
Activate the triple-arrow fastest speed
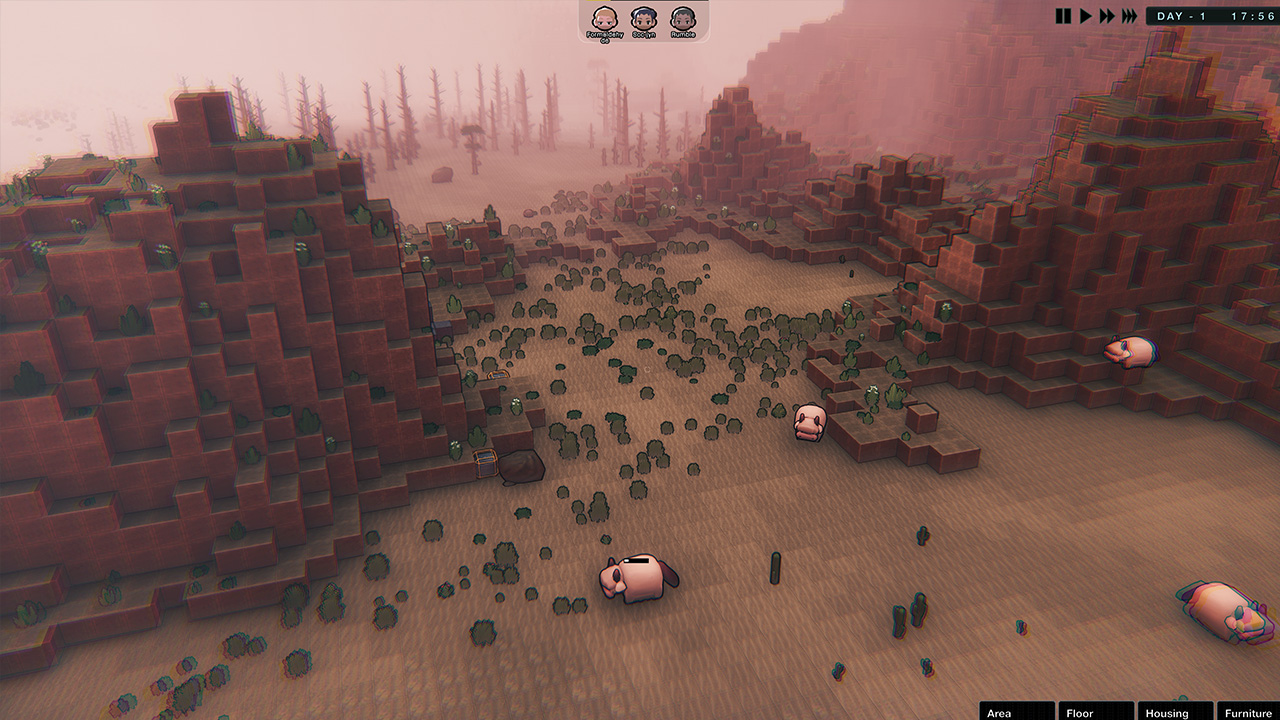pos(1129,16)
